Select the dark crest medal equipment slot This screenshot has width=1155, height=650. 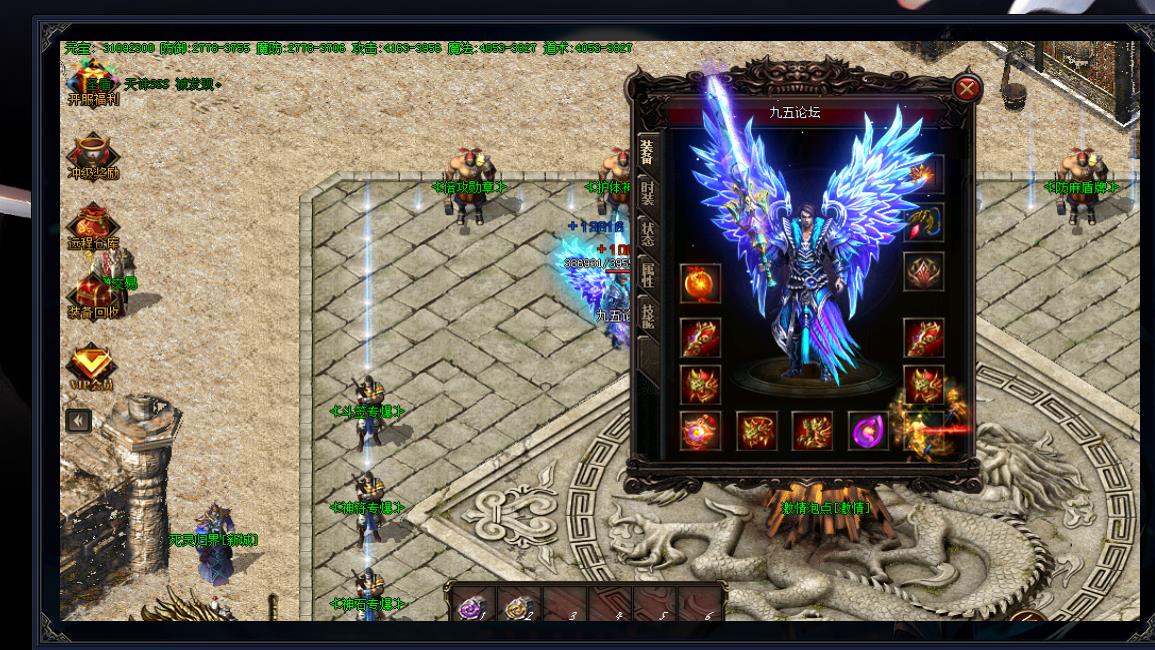click(x=923, y=271)
